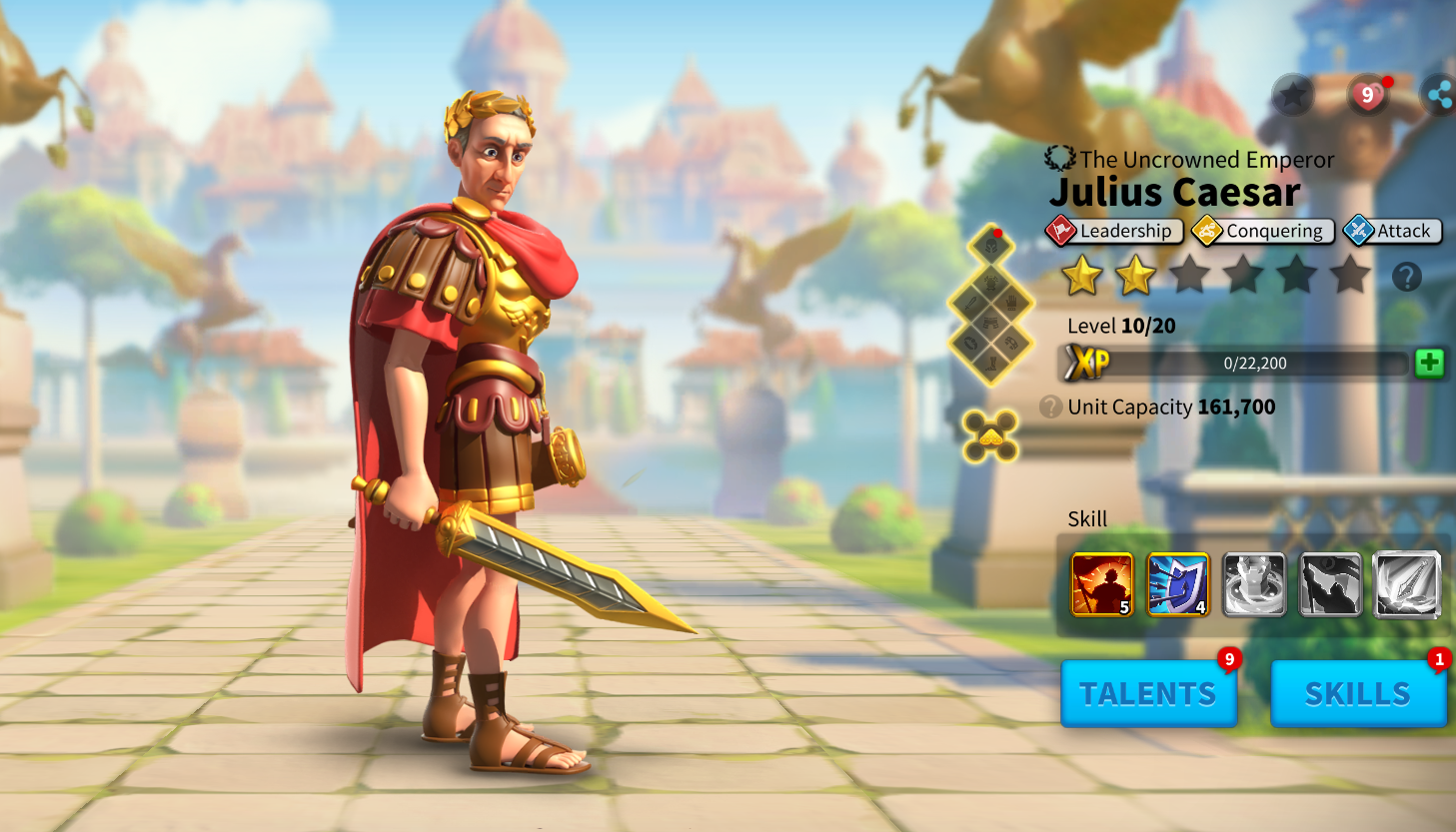Toggle the dark star favorite icon
1456x832 pixels.
[1292, 96]
